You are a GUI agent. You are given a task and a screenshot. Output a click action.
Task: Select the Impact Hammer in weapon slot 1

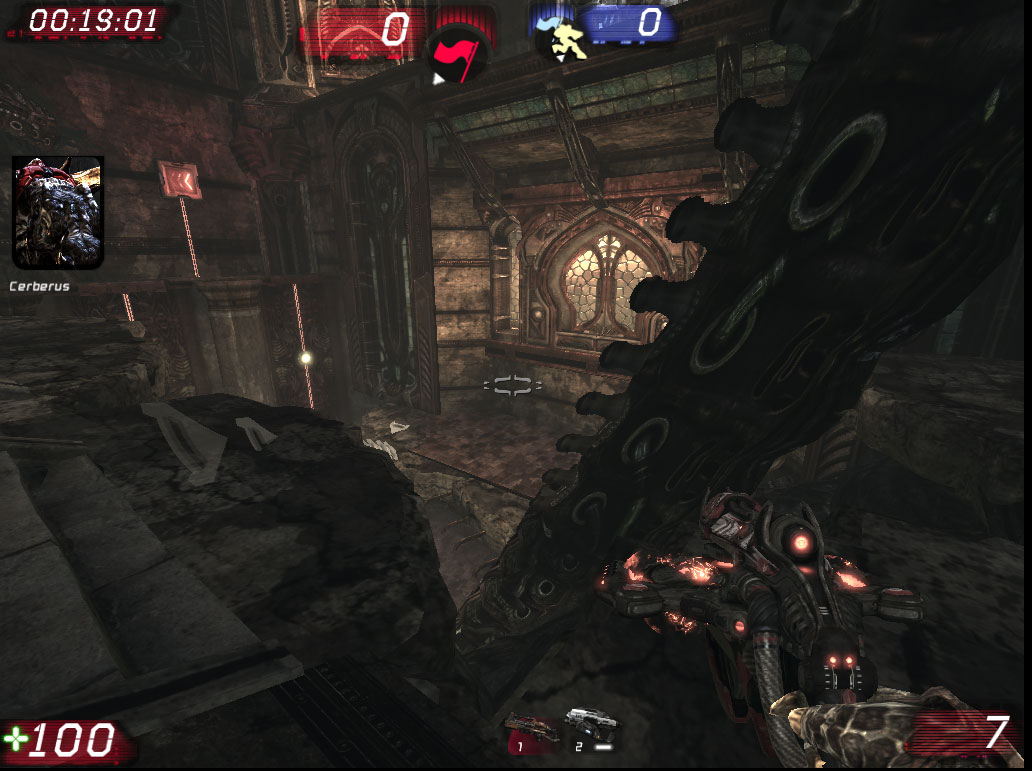[x=531, y=730]
